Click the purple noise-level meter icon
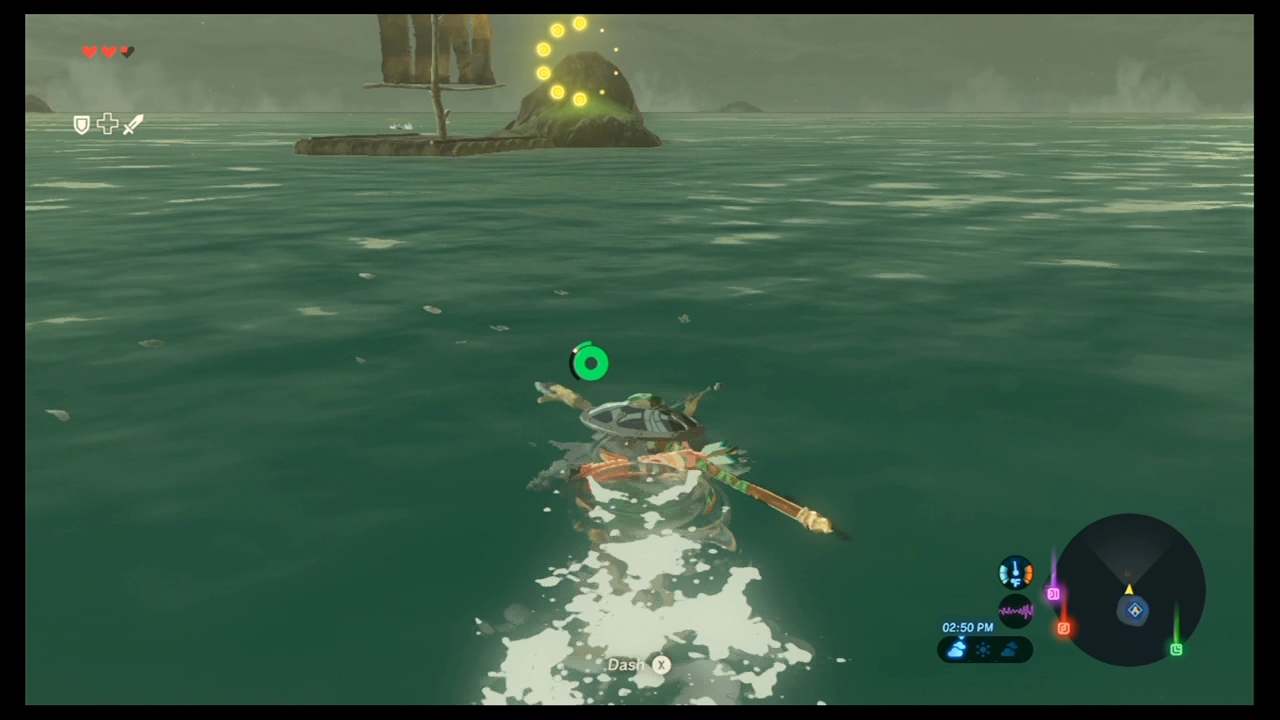Viewport: 1280px width, 720px height. (x=1015, y=609)
